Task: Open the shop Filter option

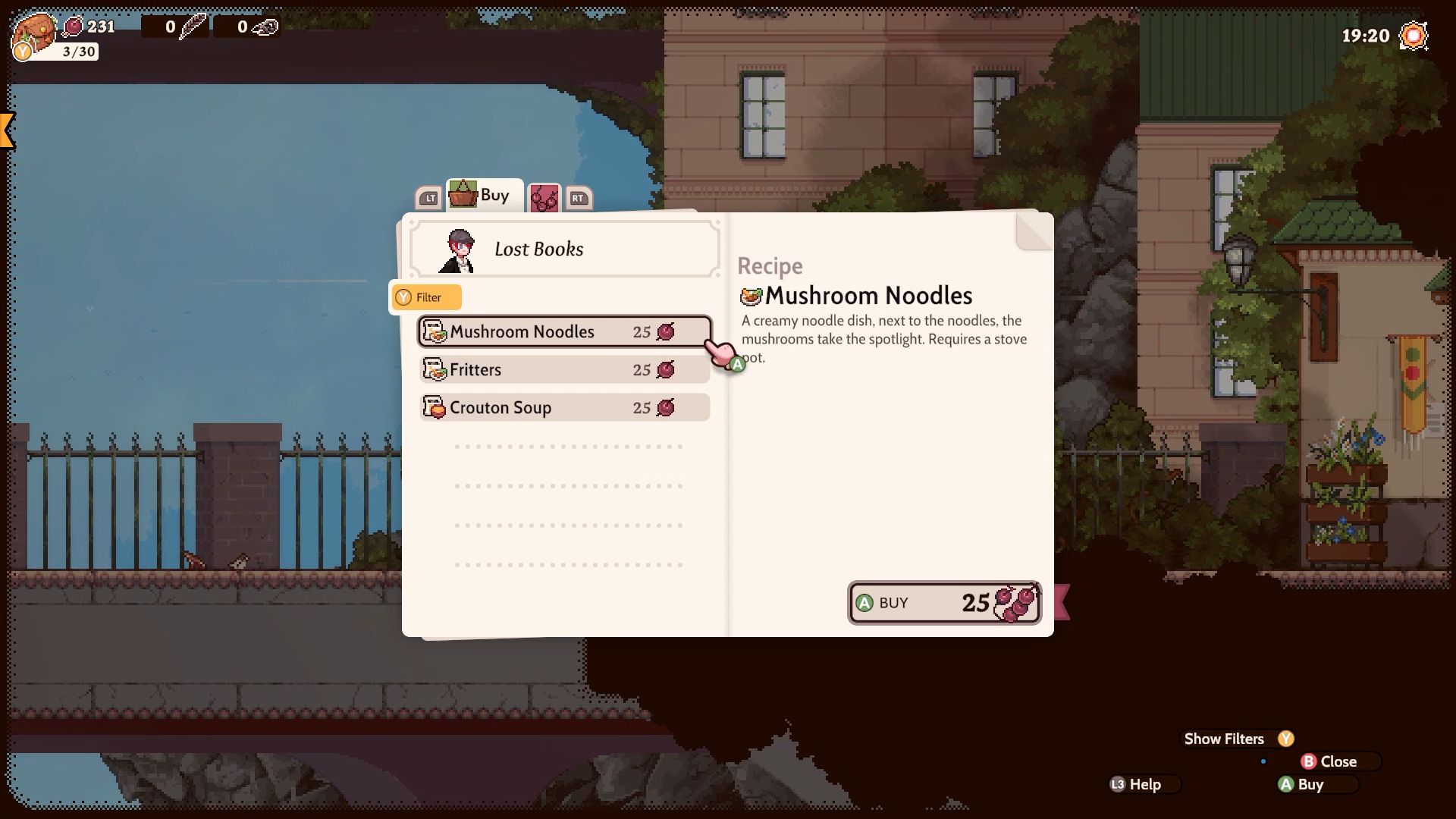Action: click(426, 297)
